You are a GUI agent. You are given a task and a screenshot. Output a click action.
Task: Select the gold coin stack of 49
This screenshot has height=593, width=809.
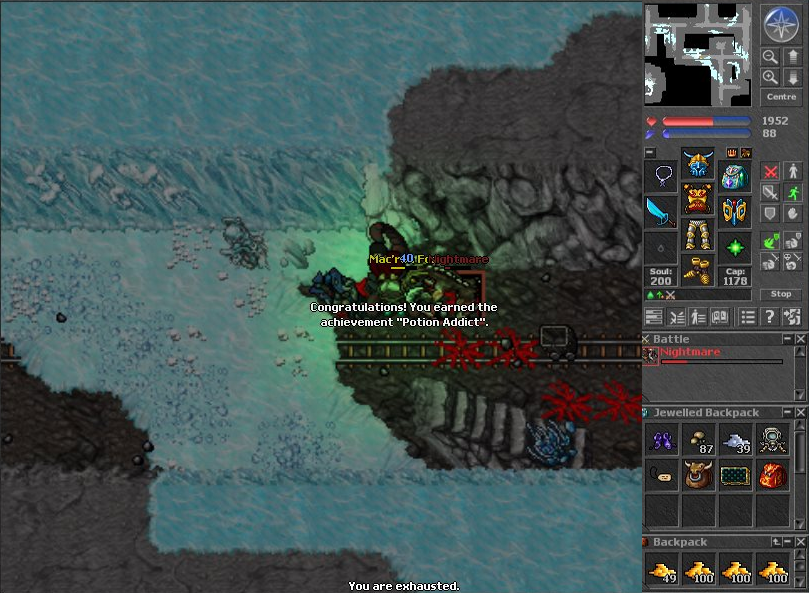(661, 570)
